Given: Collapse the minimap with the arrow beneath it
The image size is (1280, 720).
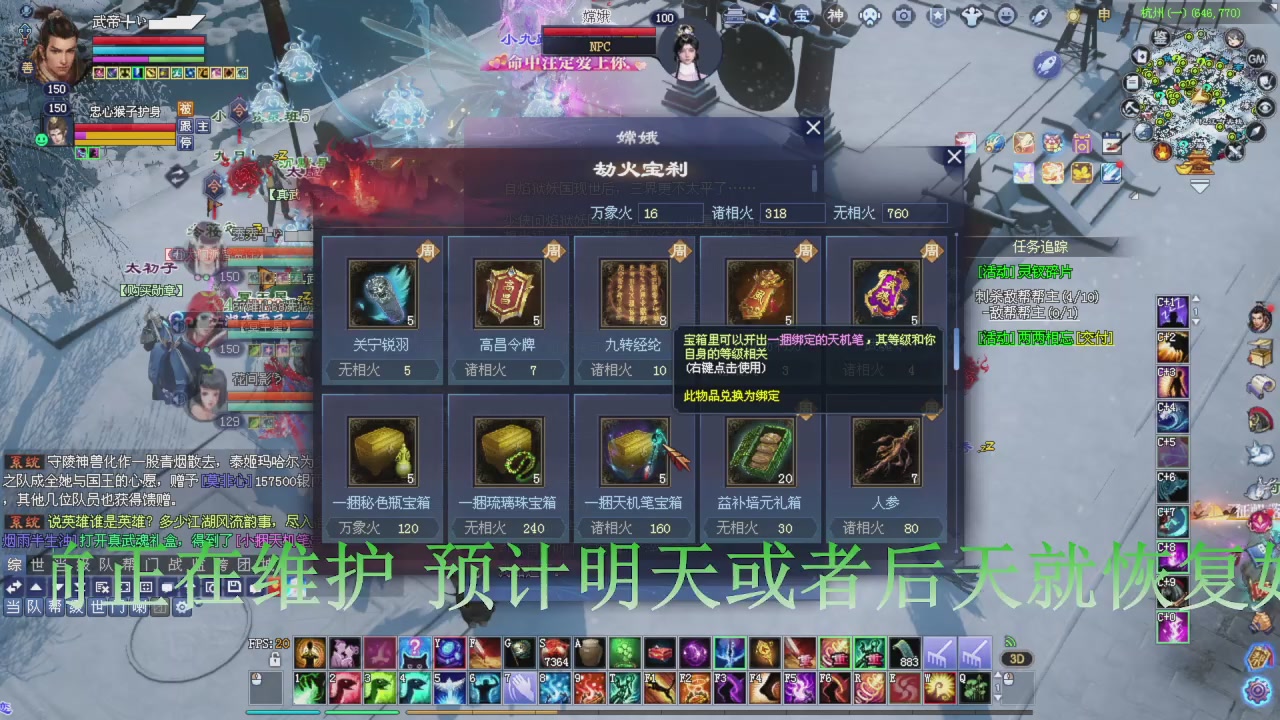Looking at the screenshot, I should pos(1199,186).
